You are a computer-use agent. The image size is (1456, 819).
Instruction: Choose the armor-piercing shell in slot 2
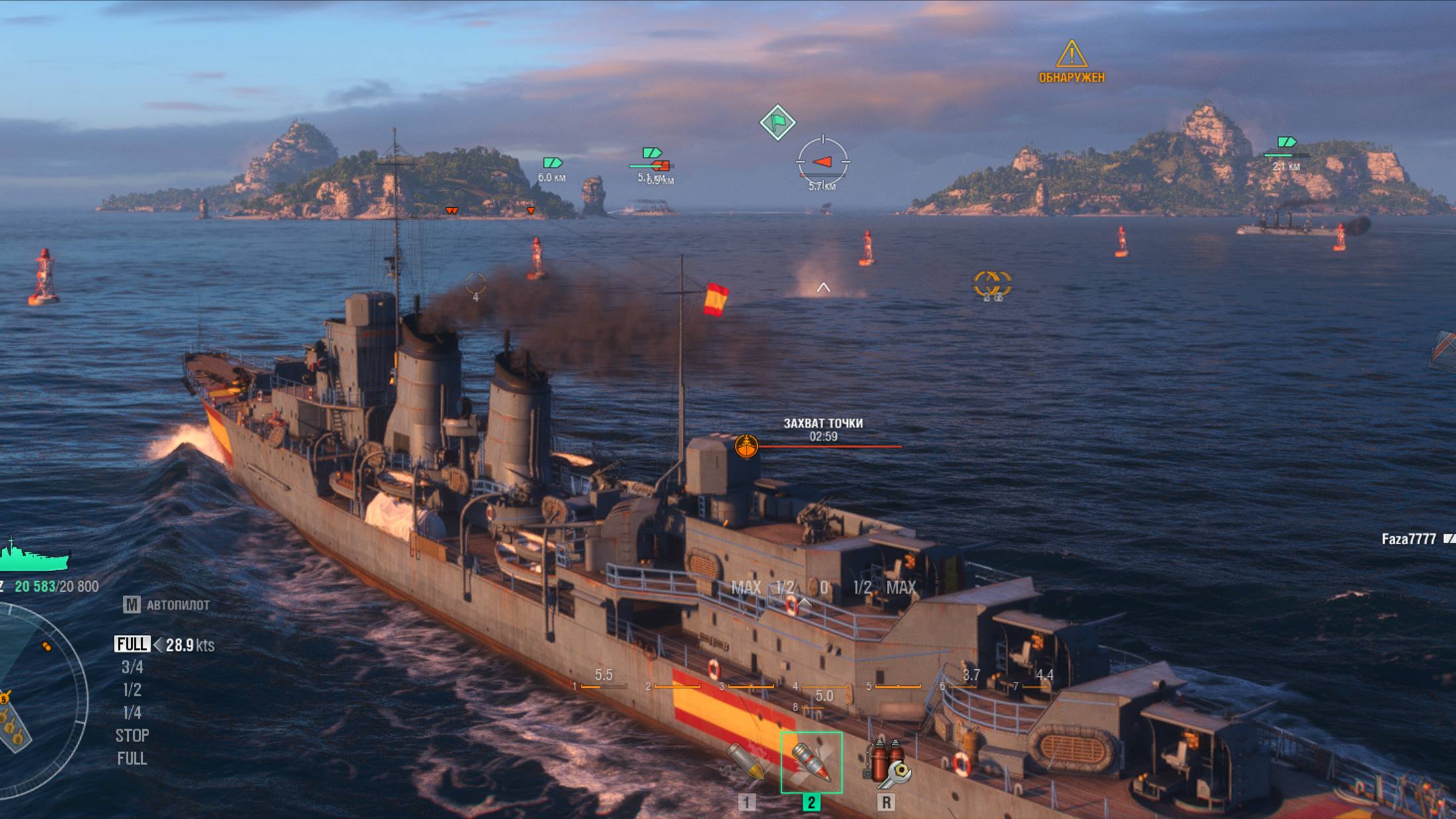click(x=811, y=762)
